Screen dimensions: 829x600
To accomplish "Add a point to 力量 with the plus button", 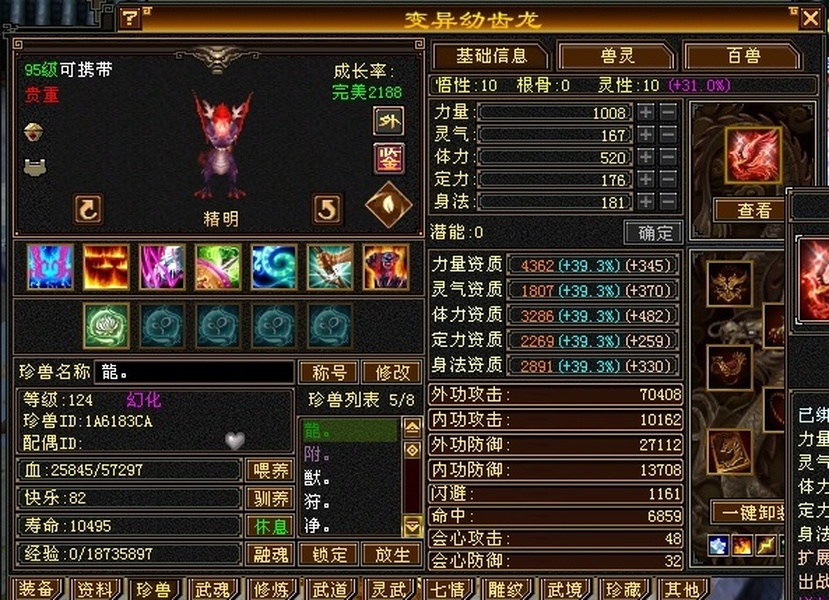I will click(646, 113).
